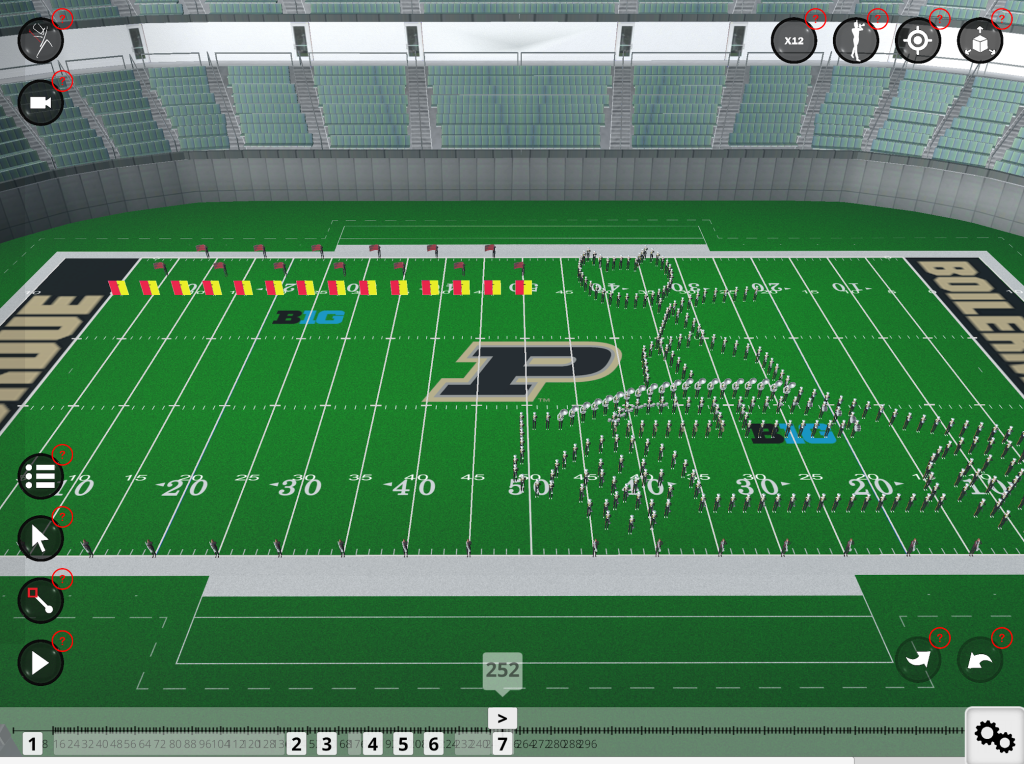Open the bulleted list menu button

tap(41, 476)
